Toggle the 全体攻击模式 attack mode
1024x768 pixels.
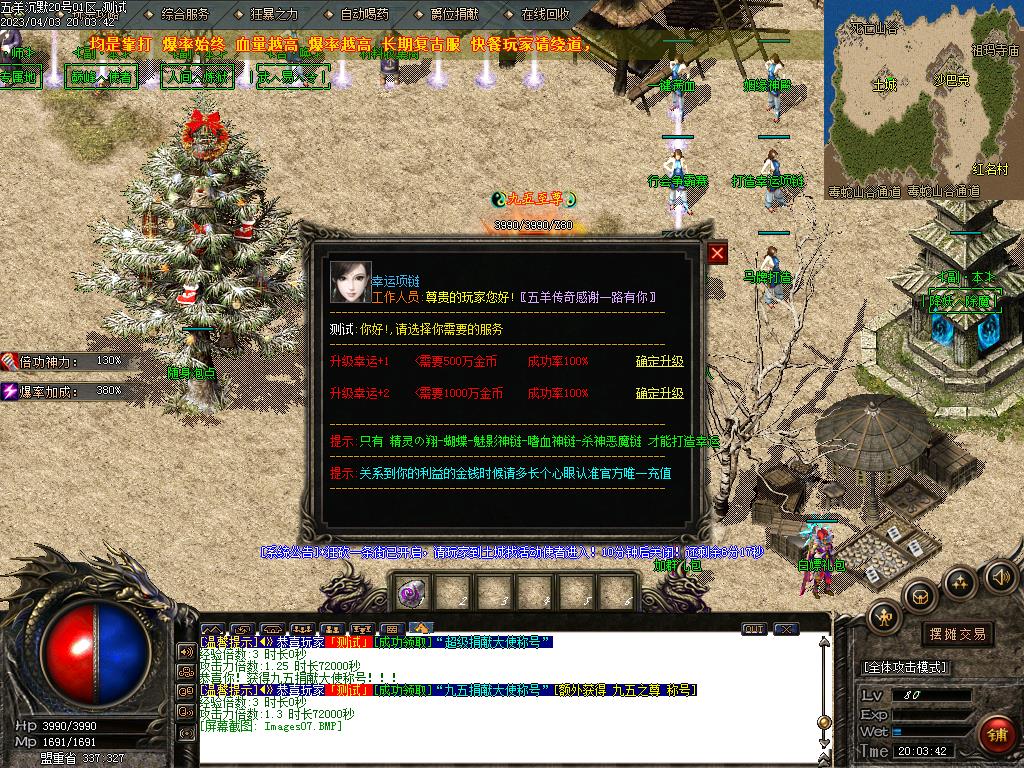click(905, 667)
